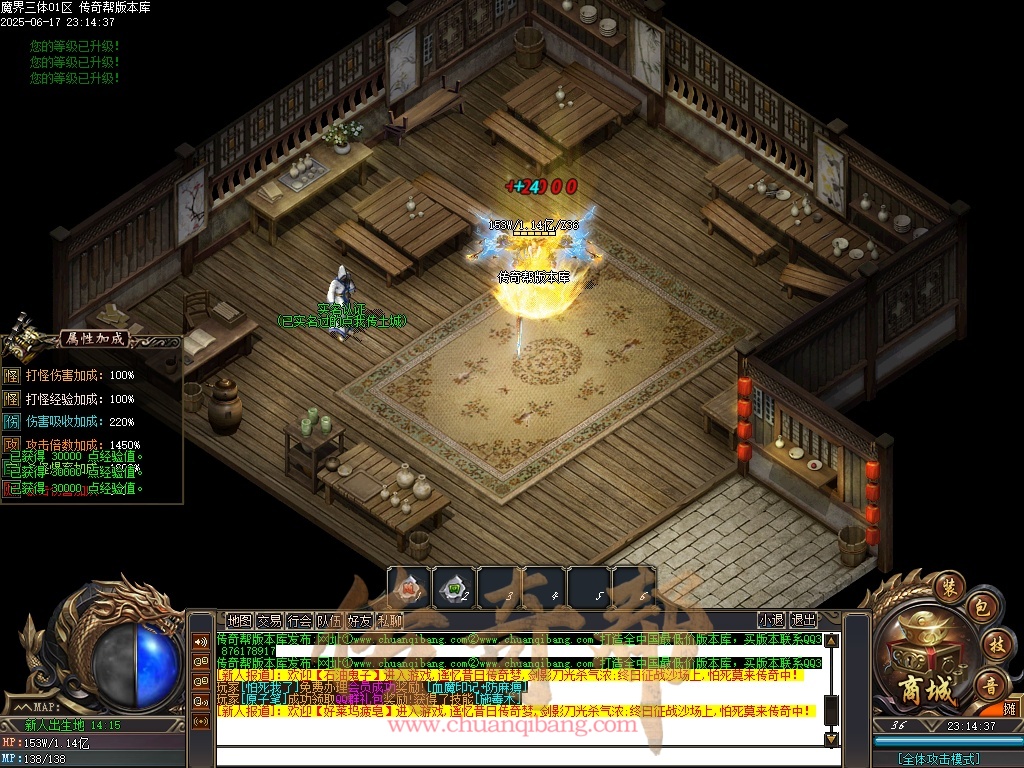The image size is (1024, 768).
Task: Open the 队伍 team menu
Action: coord(329,620)
